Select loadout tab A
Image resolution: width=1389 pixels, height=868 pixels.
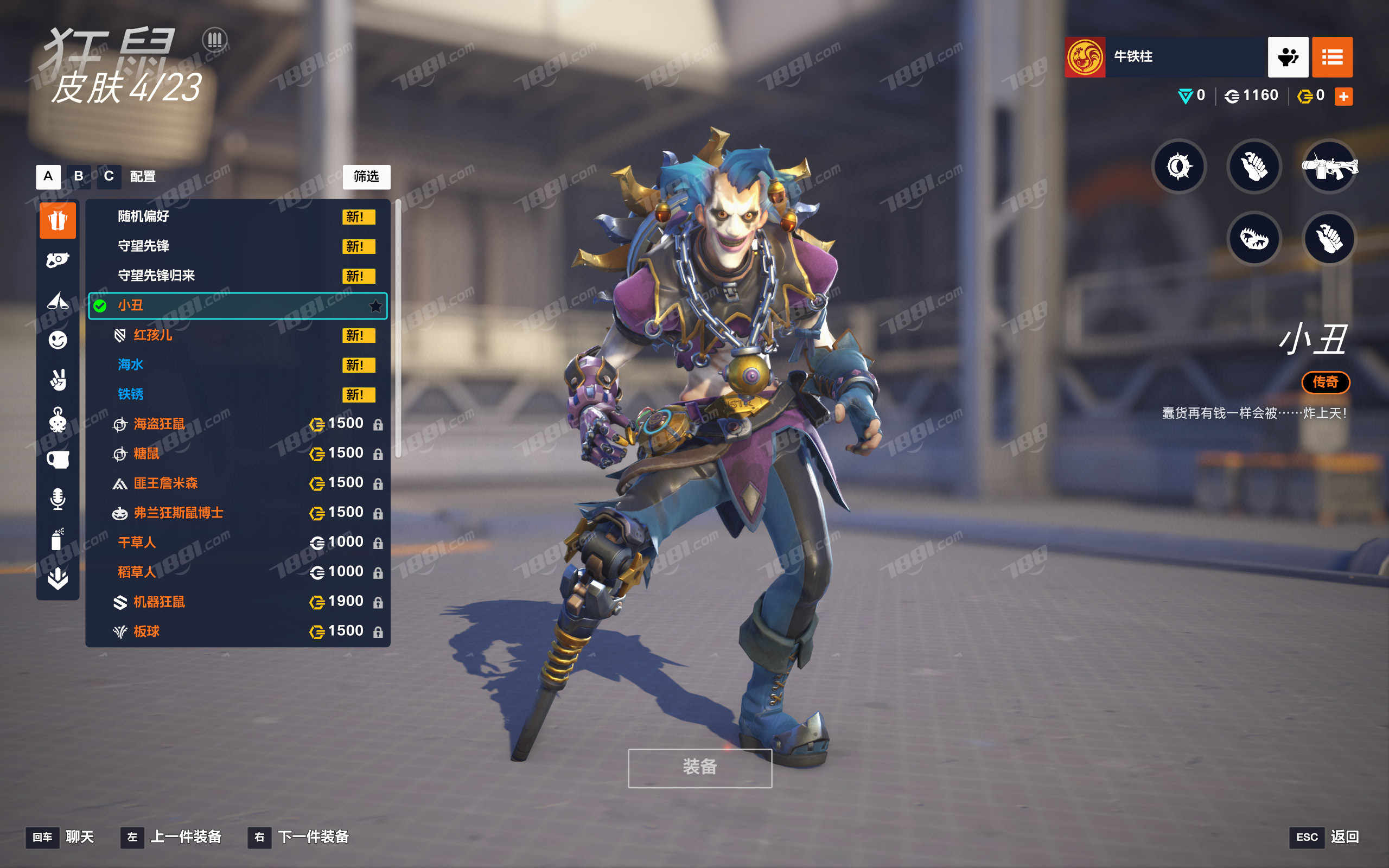(x=48, y=176)
